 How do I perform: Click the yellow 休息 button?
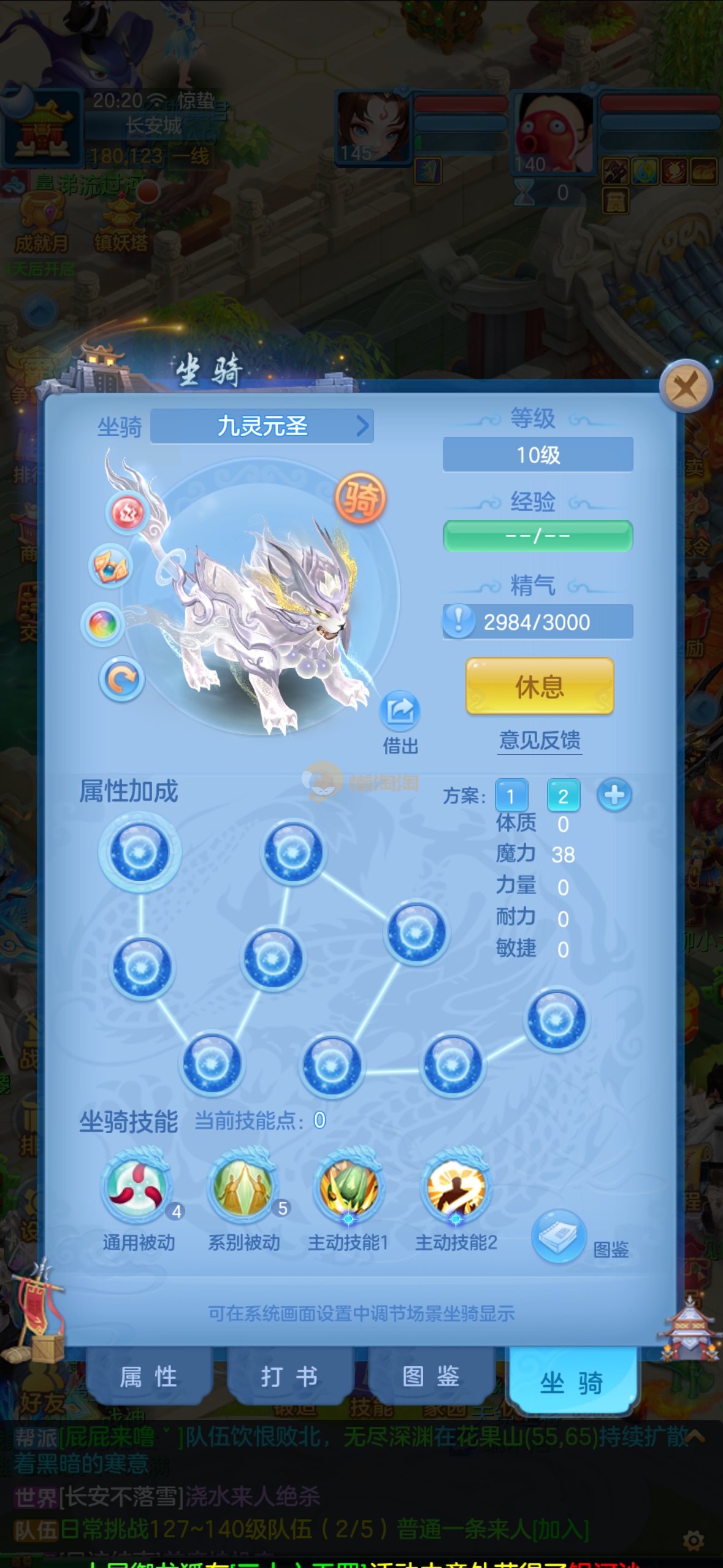[x=540, y=686]
